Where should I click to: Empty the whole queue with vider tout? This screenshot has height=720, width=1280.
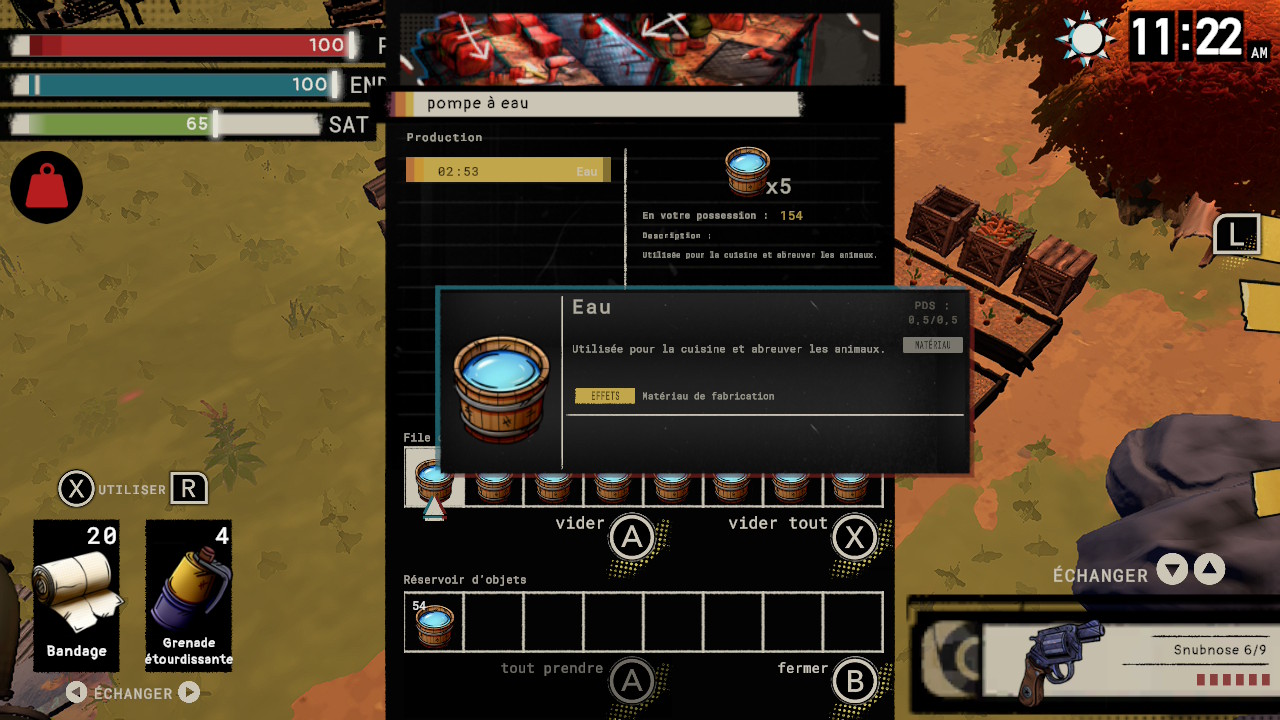coord(855,538)
